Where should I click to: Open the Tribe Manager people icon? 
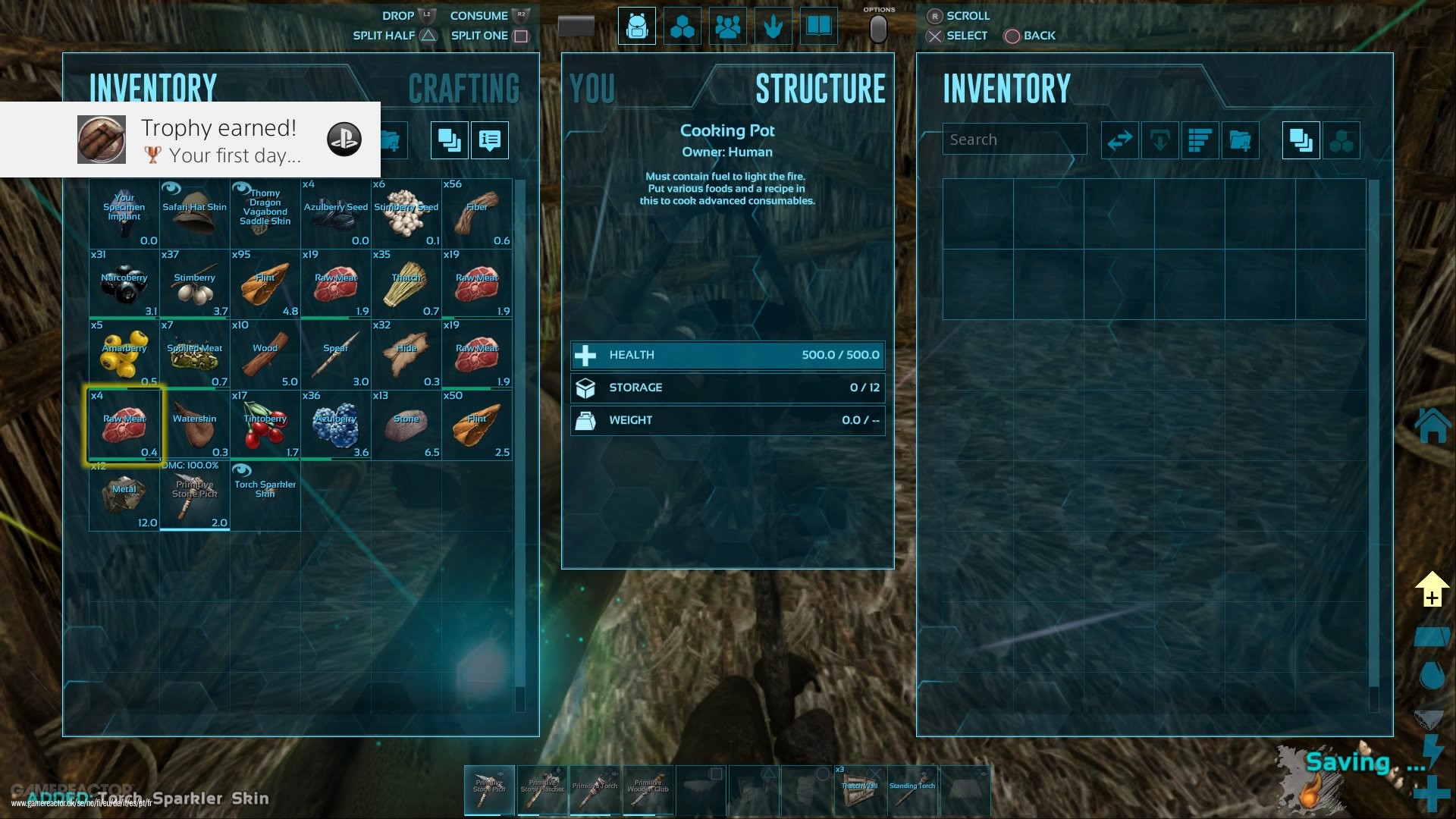[x=727, y=25]
